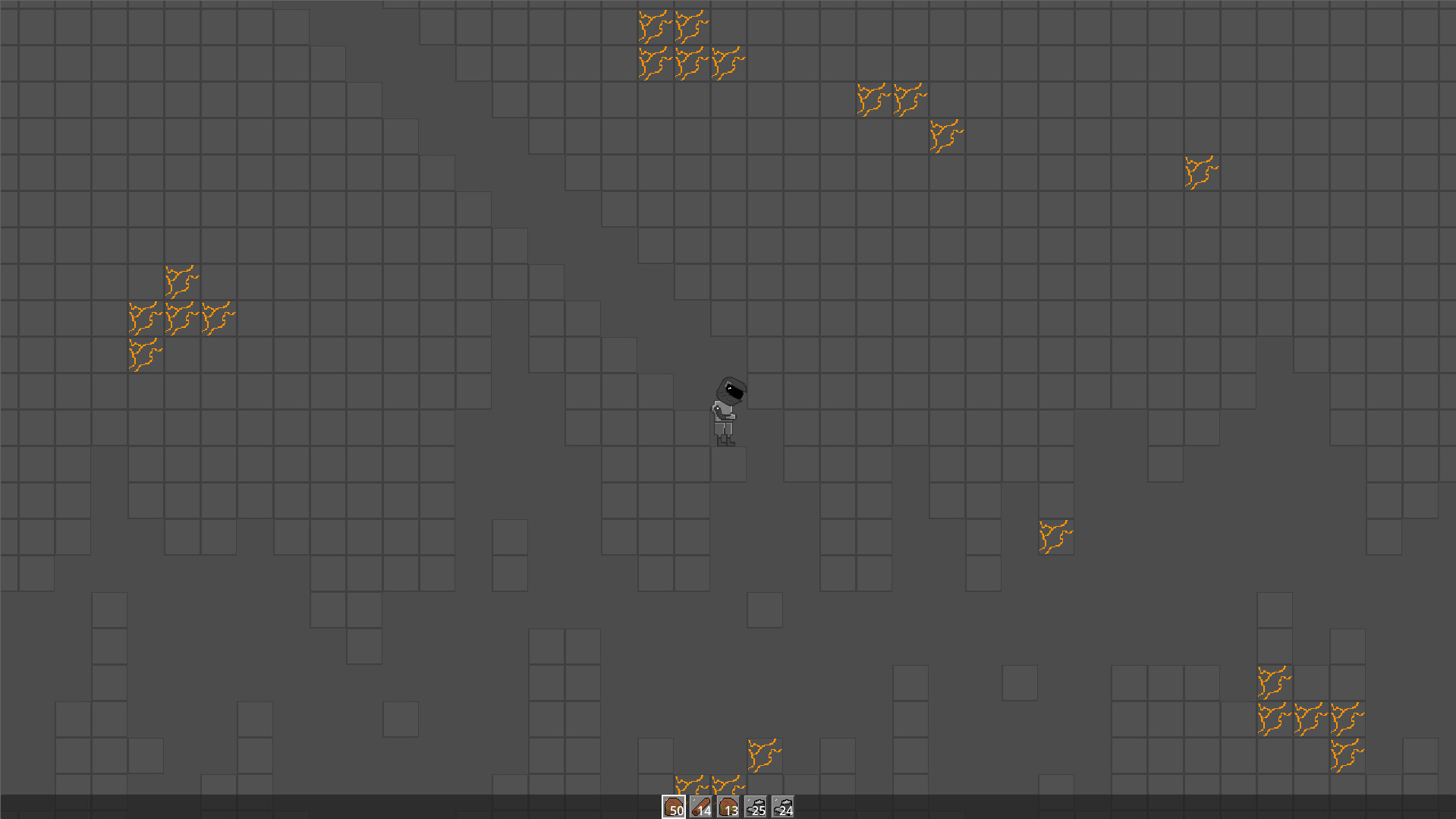Click the single orange vein in middle right area
1456x819 pixels.
pyautogui.click(x=1055, y=535)
